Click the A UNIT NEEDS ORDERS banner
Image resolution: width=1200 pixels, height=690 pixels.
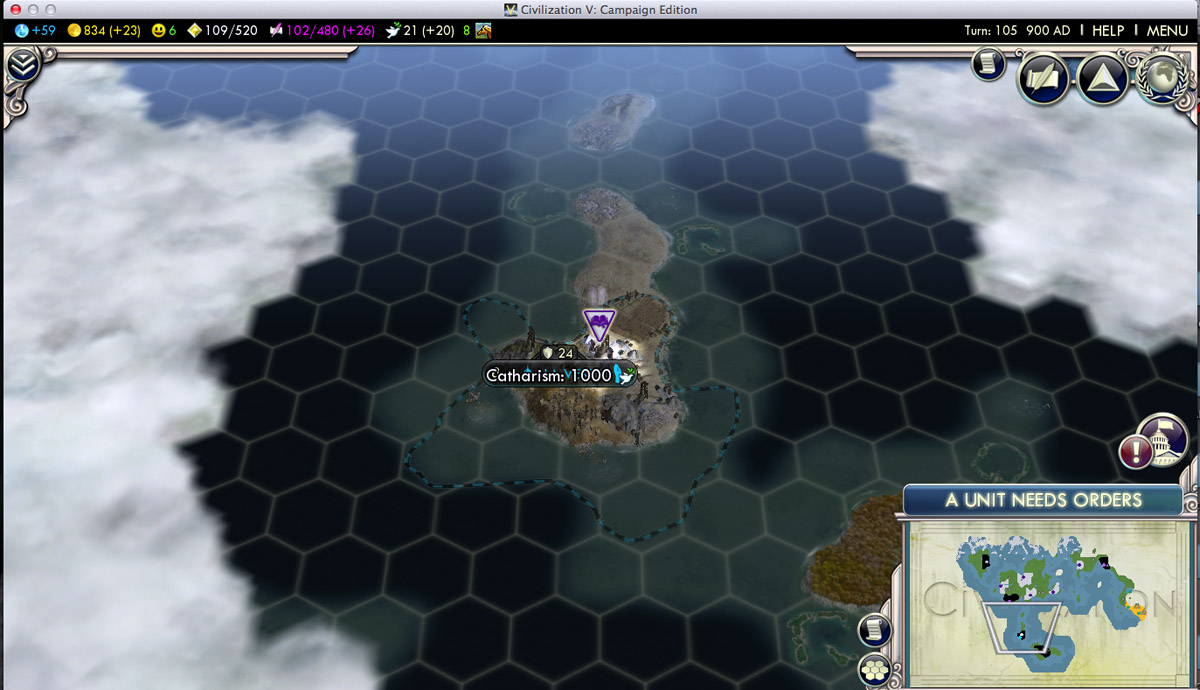click(x=1045, y=499)
